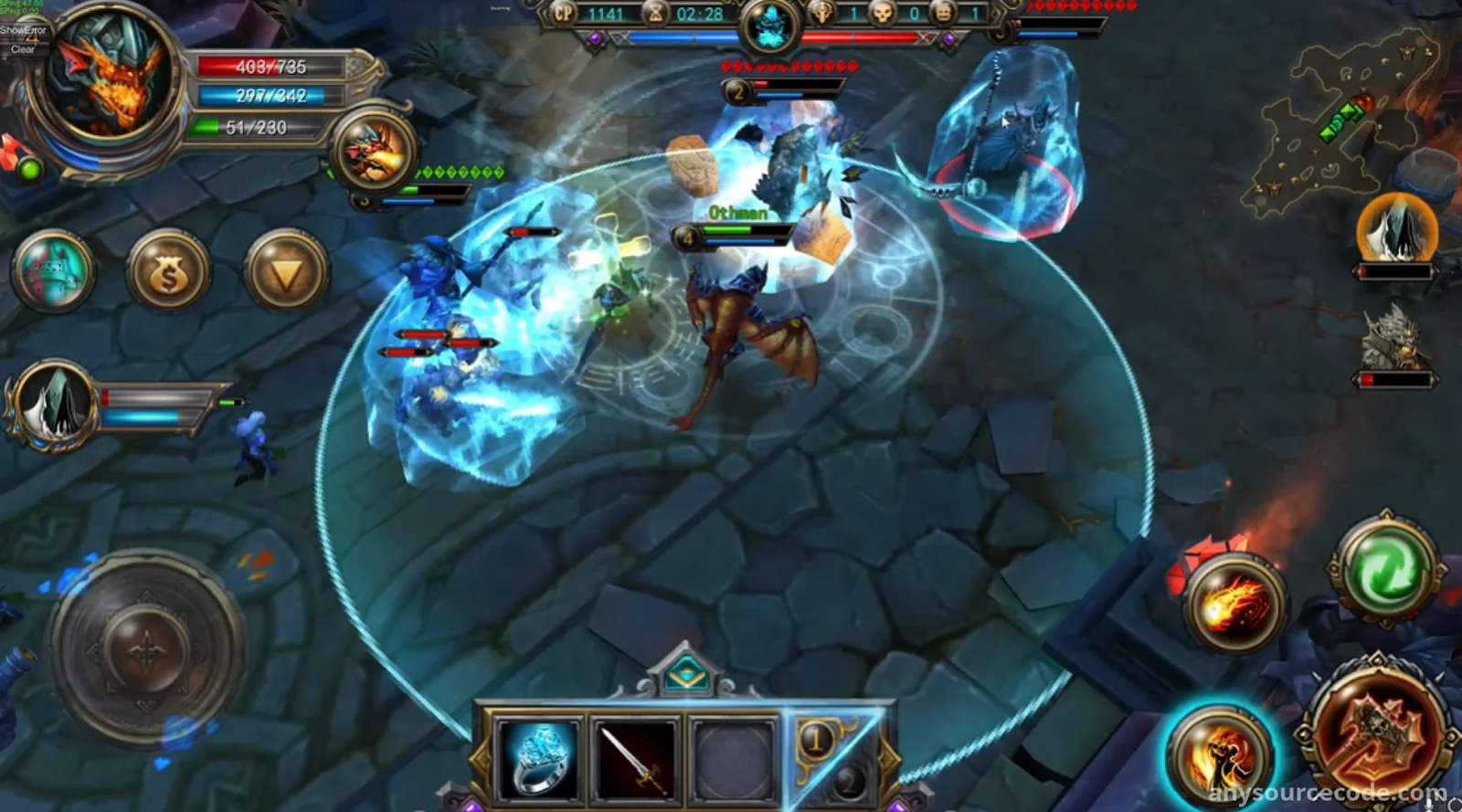Click the fire-breathing dragon pet icon
Screen dimensions: 1462x812
(x=375, y=151)
